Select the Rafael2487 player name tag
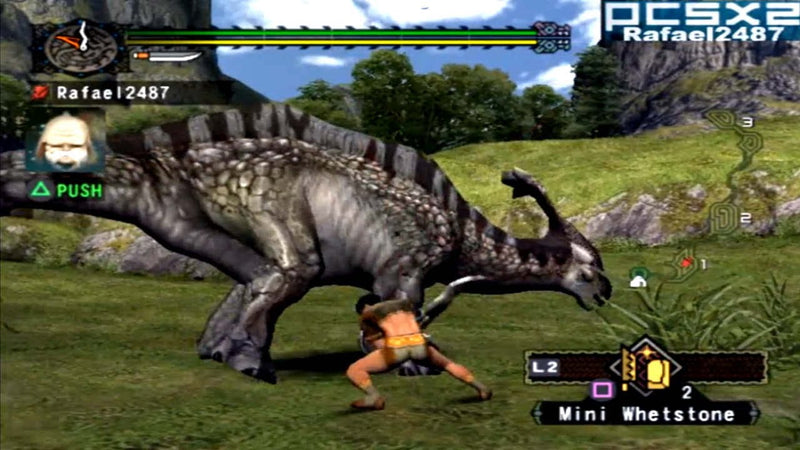 click(x=100, y=92)
